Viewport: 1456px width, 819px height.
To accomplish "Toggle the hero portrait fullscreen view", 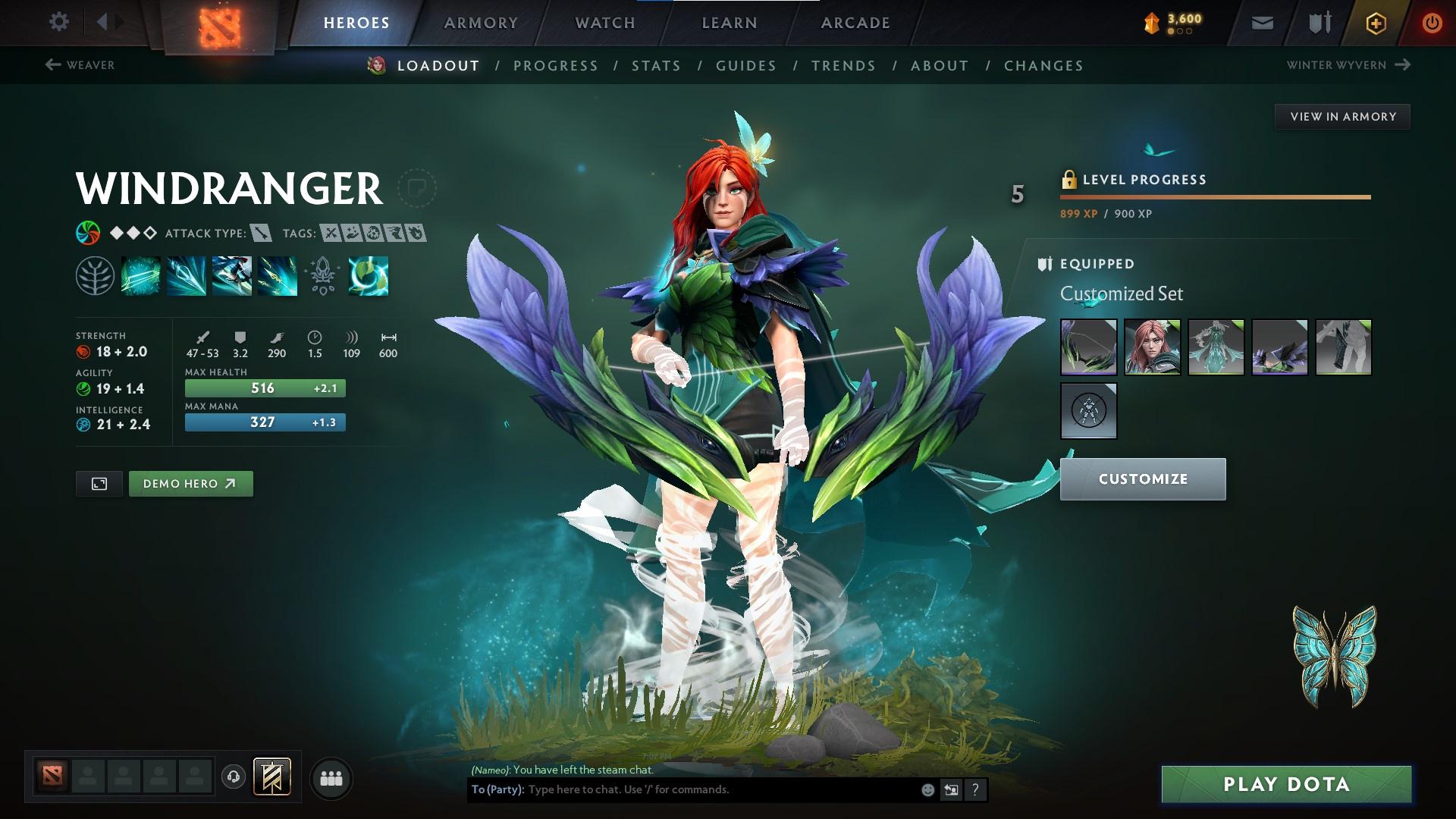I will (99, 483).
